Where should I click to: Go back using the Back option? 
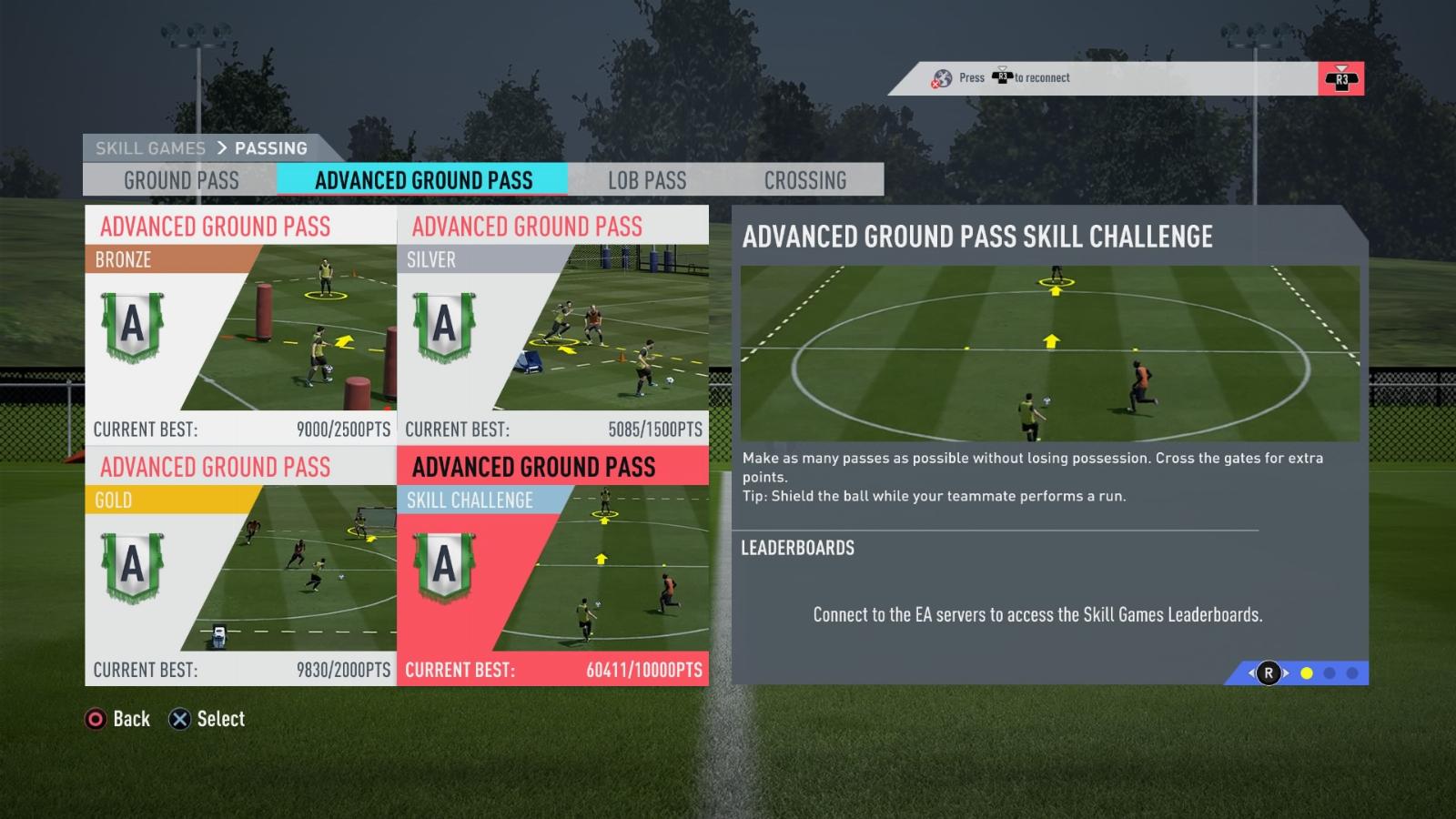[117, 719]
